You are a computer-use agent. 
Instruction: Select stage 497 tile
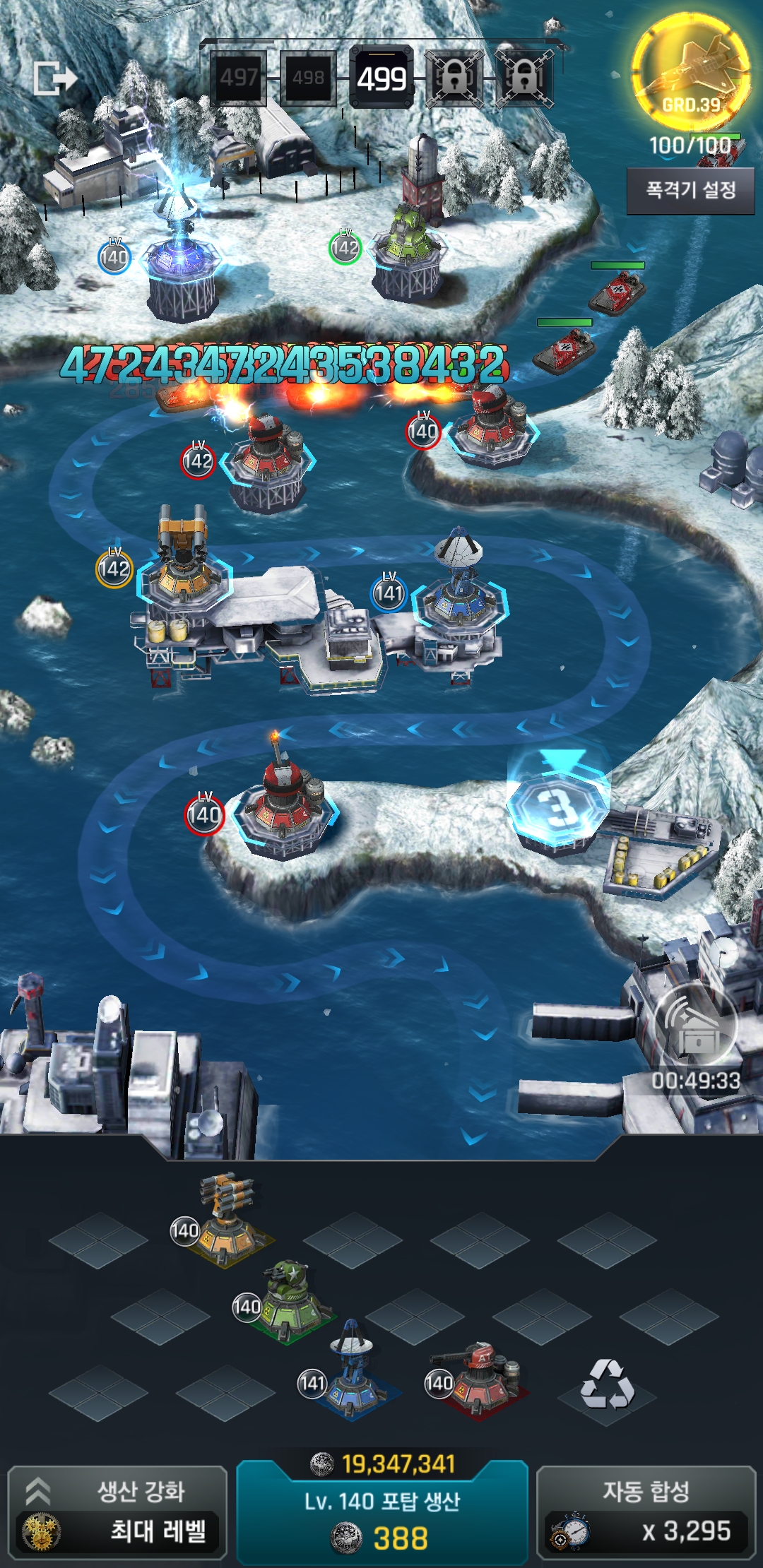click(x=239, y=77)
